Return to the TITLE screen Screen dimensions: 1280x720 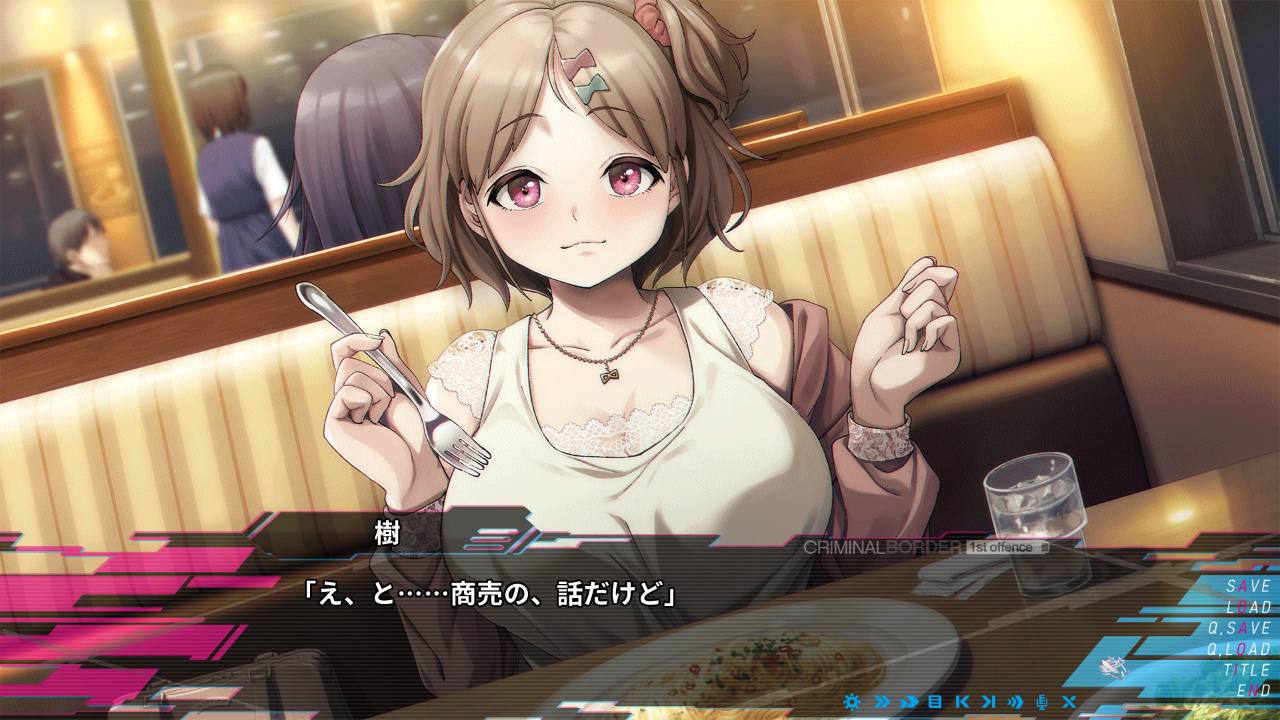1247,670
